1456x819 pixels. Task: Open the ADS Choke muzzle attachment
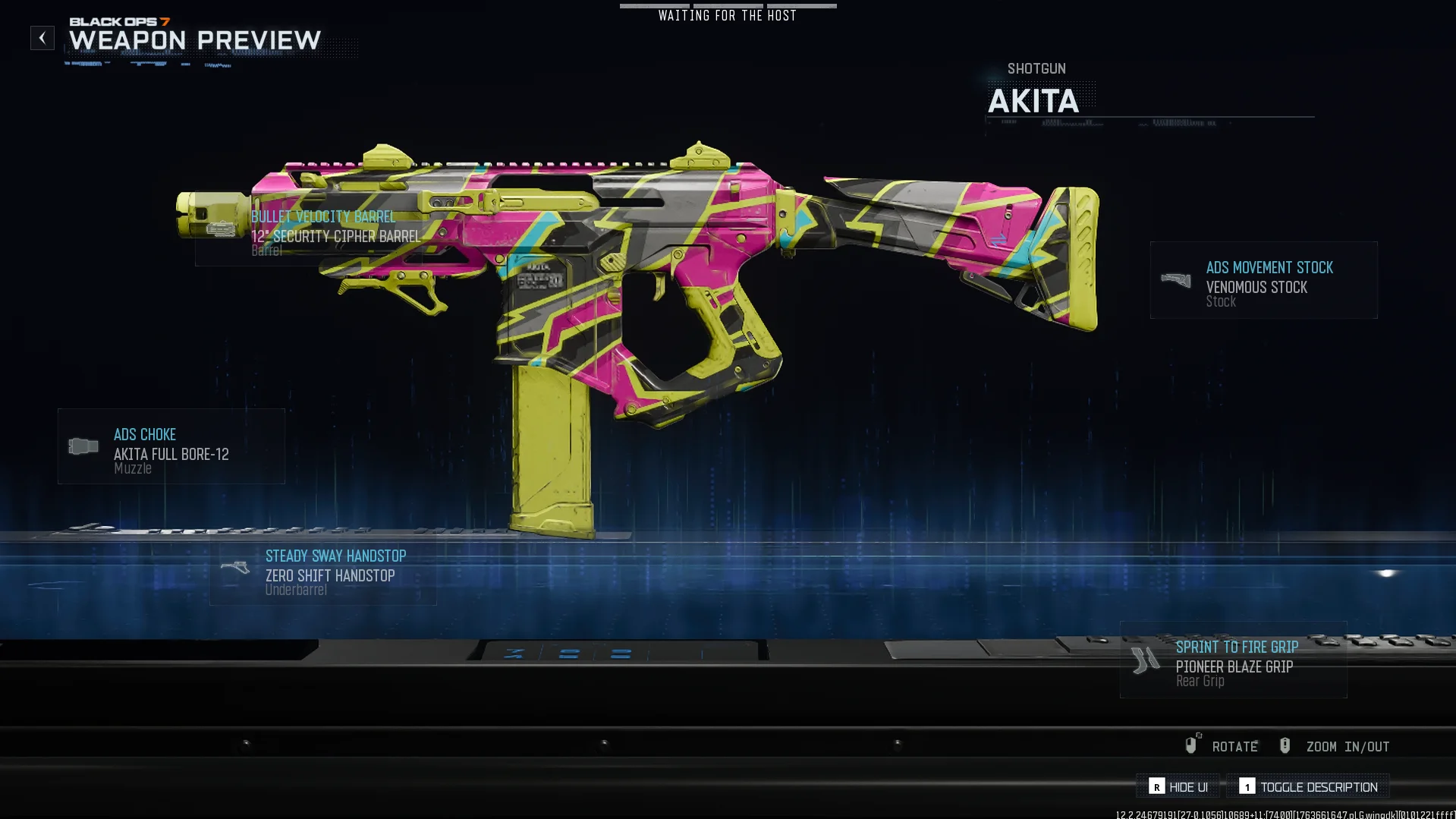coord(171,447)
